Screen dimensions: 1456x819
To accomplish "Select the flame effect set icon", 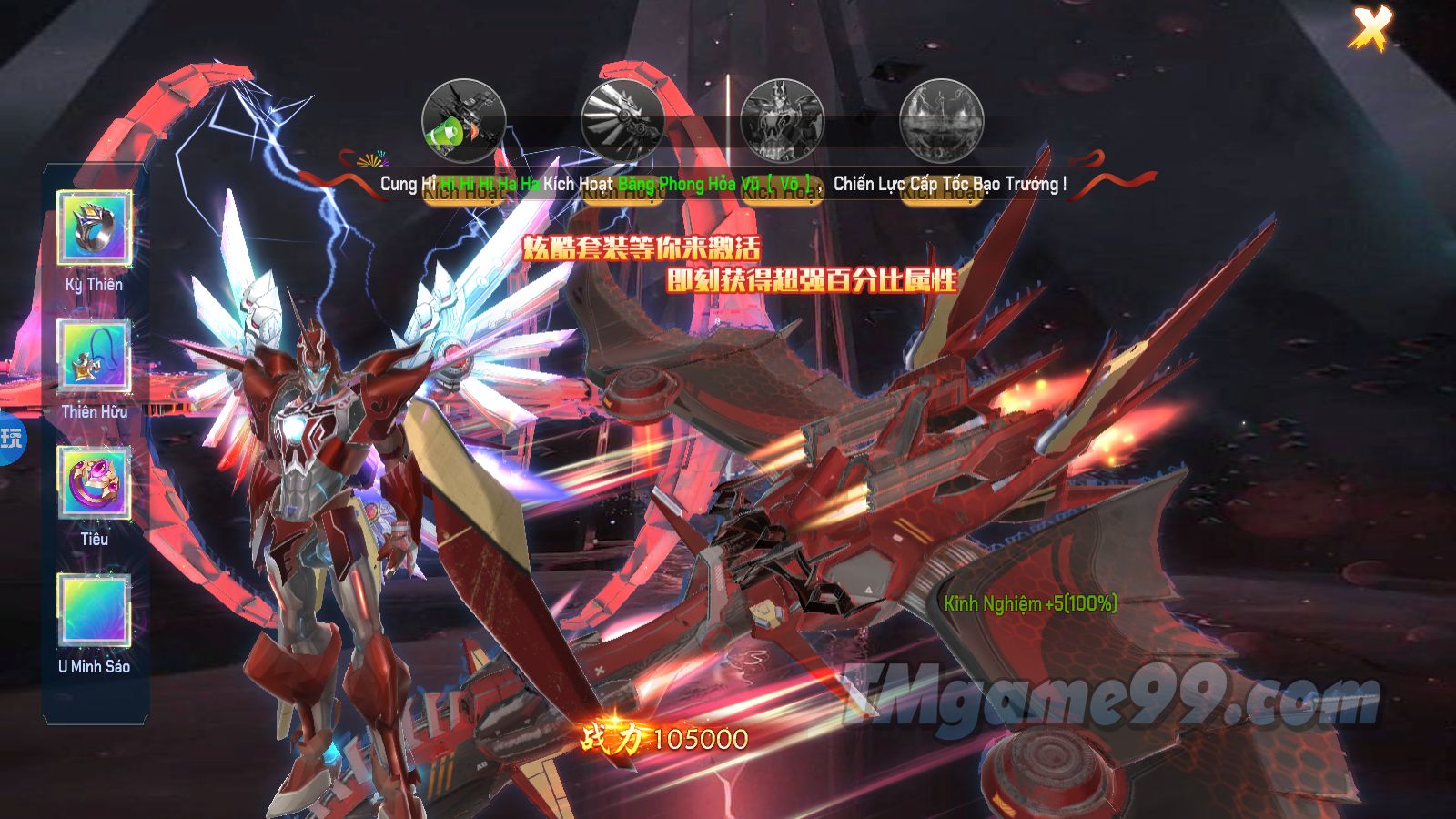I will point(941,121).
